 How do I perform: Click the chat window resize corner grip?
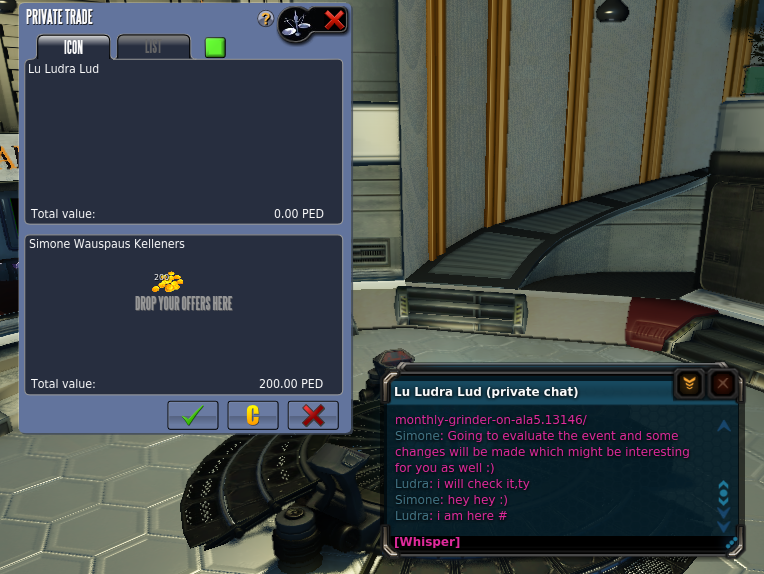pyautogui.click(x=732, y=543)
